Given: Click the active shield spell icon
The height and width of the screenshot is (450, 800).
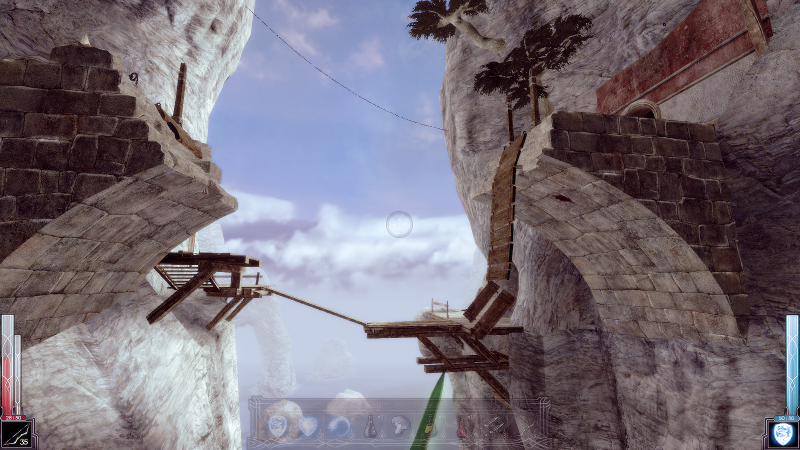Looking at the screenshot, I should (x=781, y=433).
